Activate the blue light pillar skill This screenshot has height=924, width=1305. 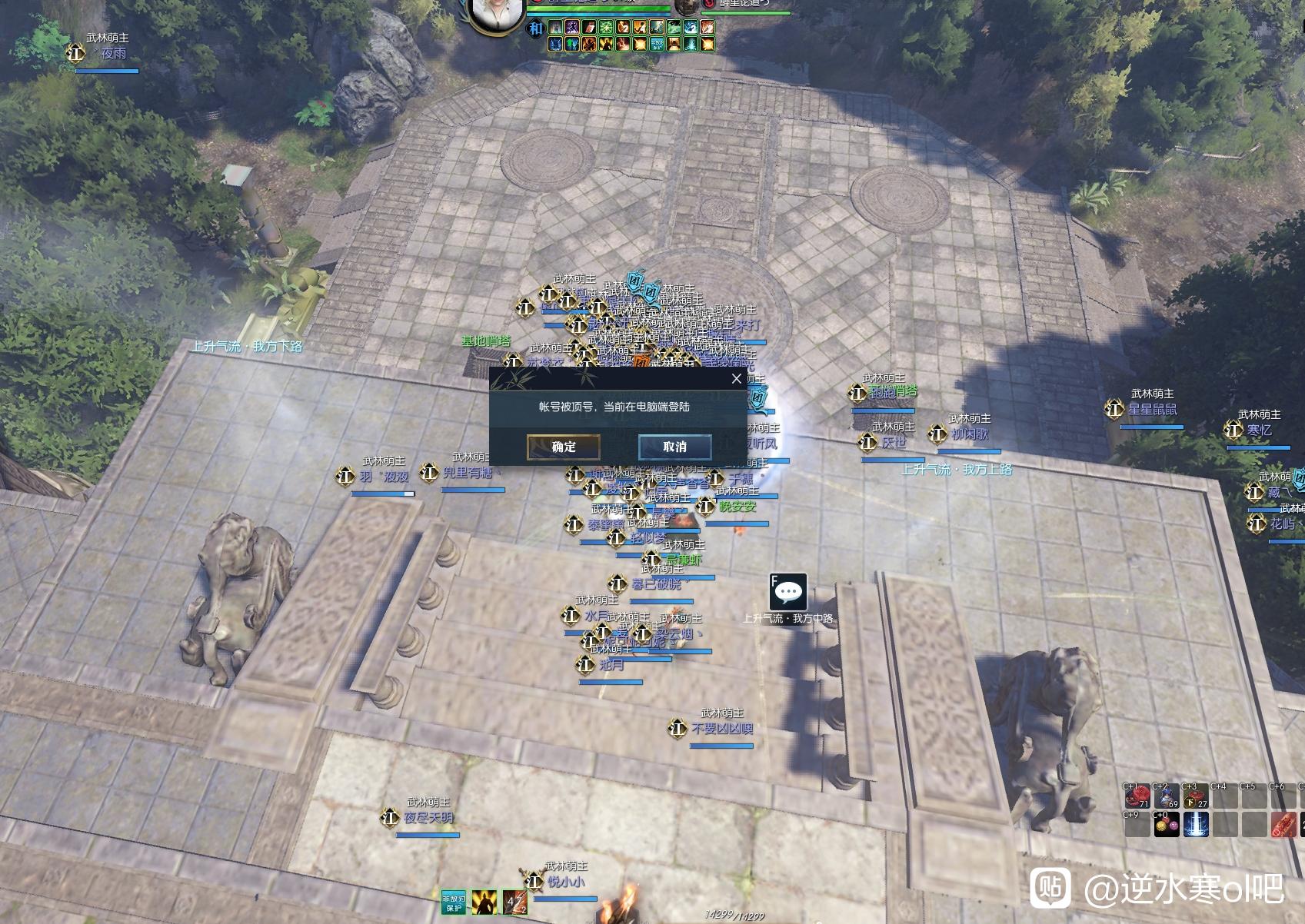1195,826
